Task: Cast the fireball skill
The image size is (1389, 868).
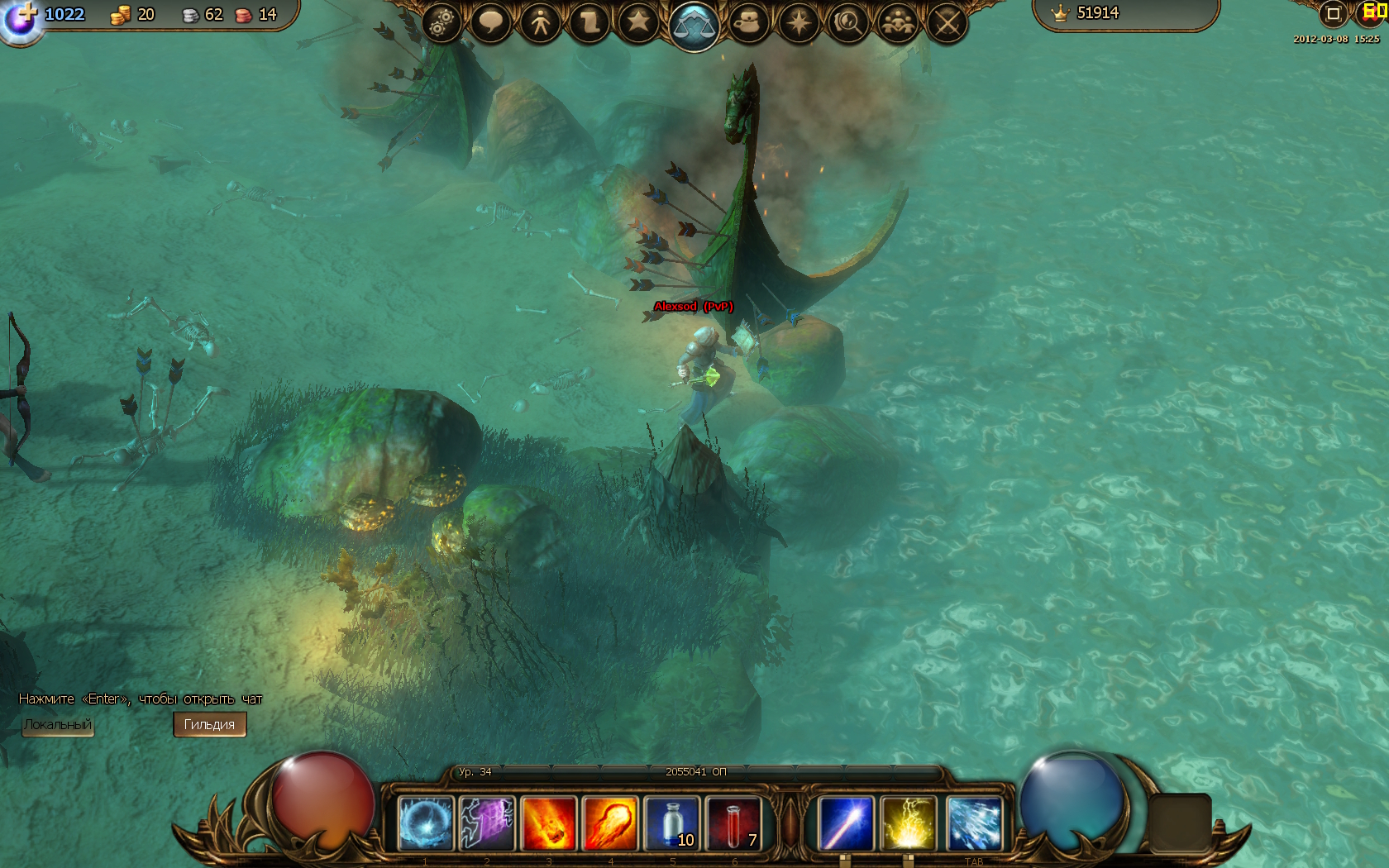Action: [x=610, y=823]
